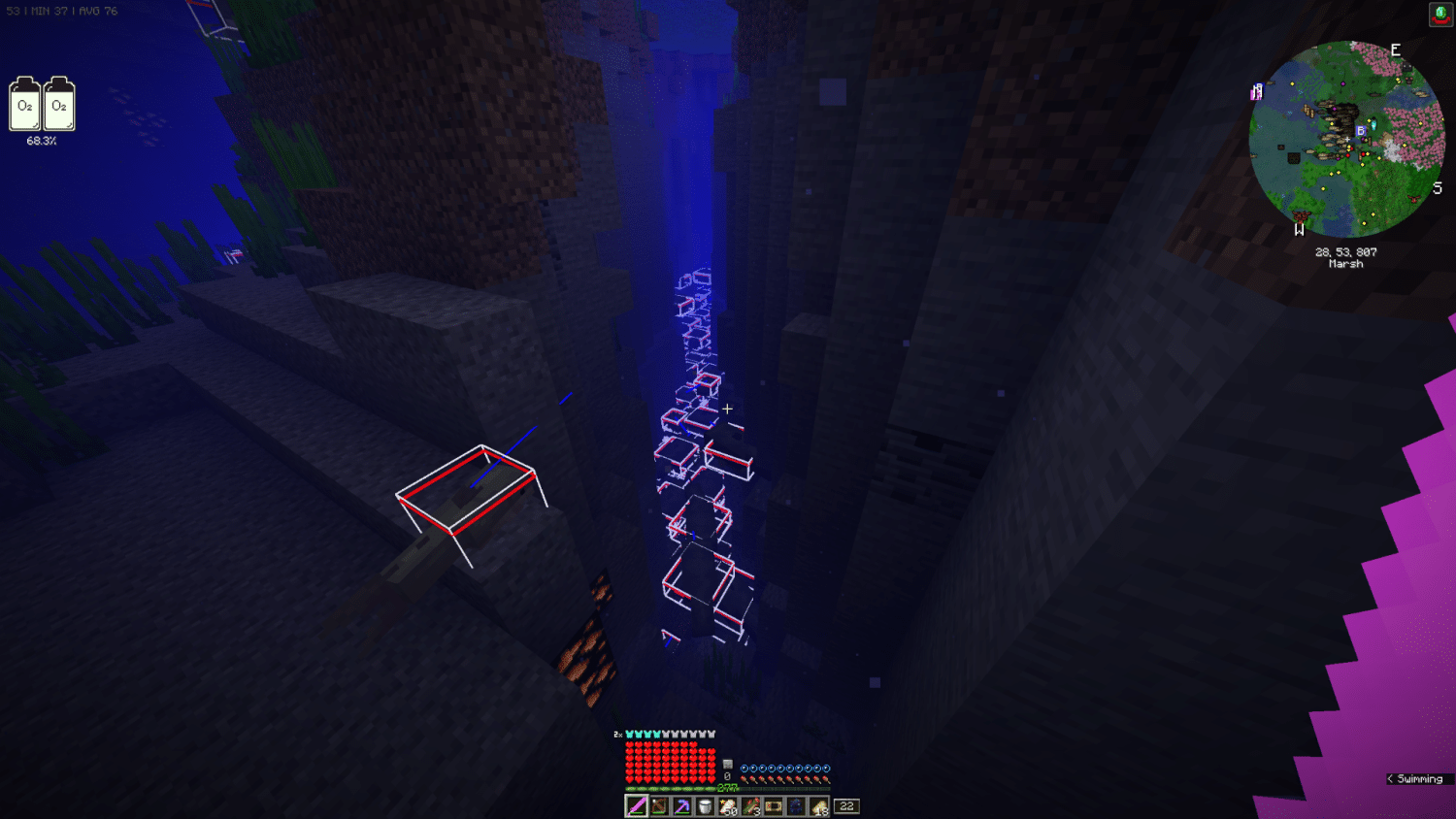The image size is (1456, 819).
Task: Click the Marsh biome name label
Action: [x=1347, y=263]
